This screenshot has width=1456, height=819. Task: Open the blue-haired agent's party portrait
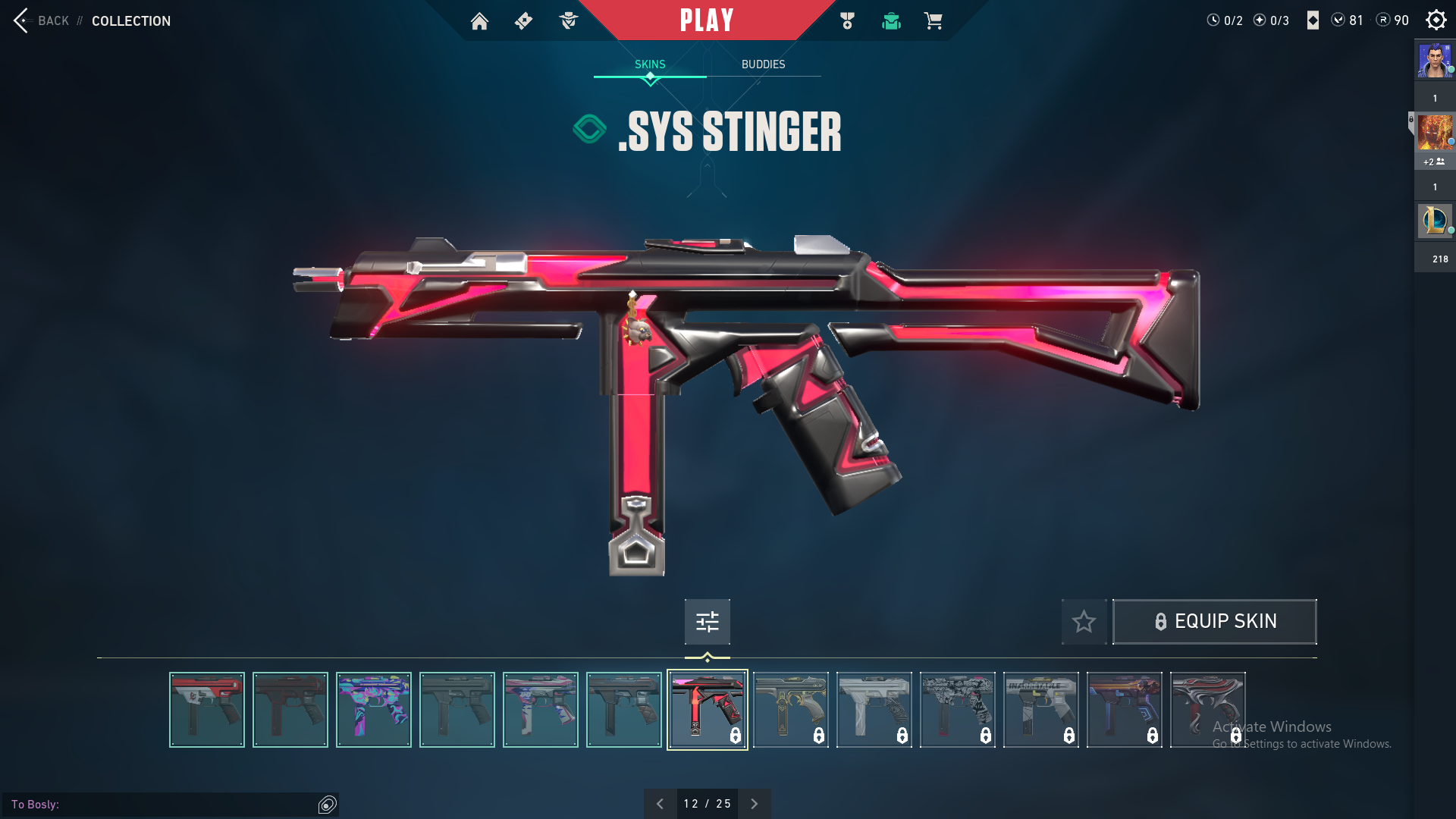1435,61
